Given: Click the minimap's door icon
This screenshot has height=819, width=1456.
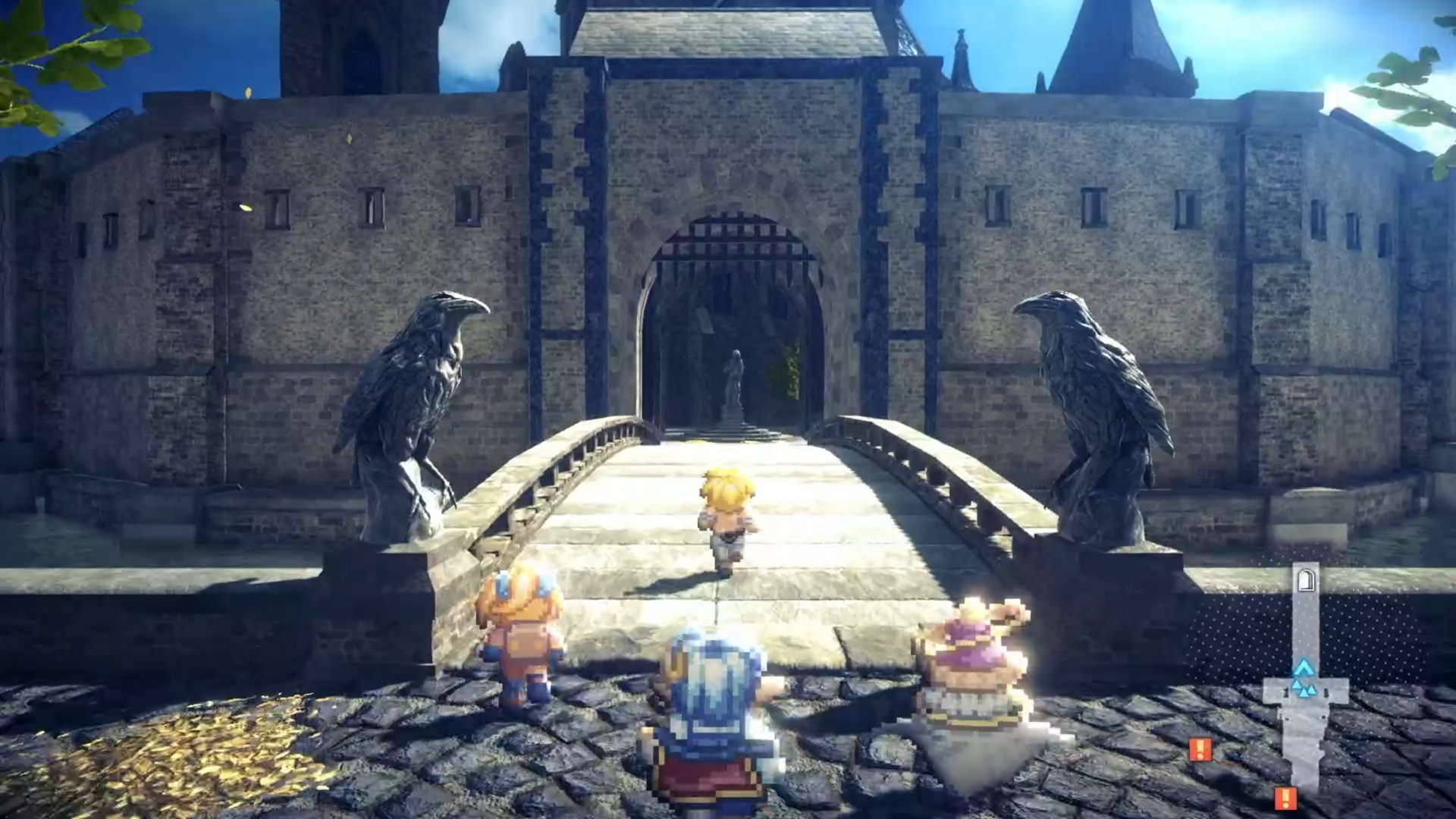Looking at the screenshot, I should point(1305,581).
